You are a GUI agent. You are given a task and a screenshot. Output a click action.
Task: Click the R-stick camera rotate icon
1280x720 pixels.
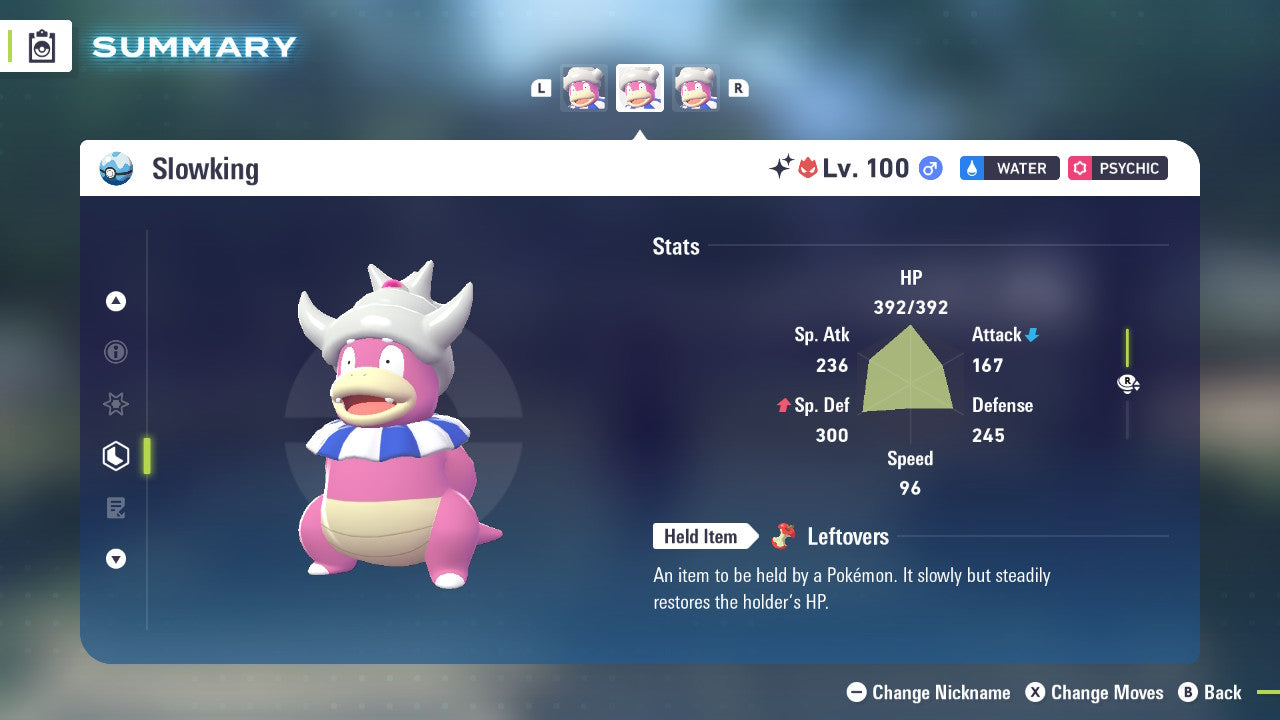click(x=1128, y=383)
